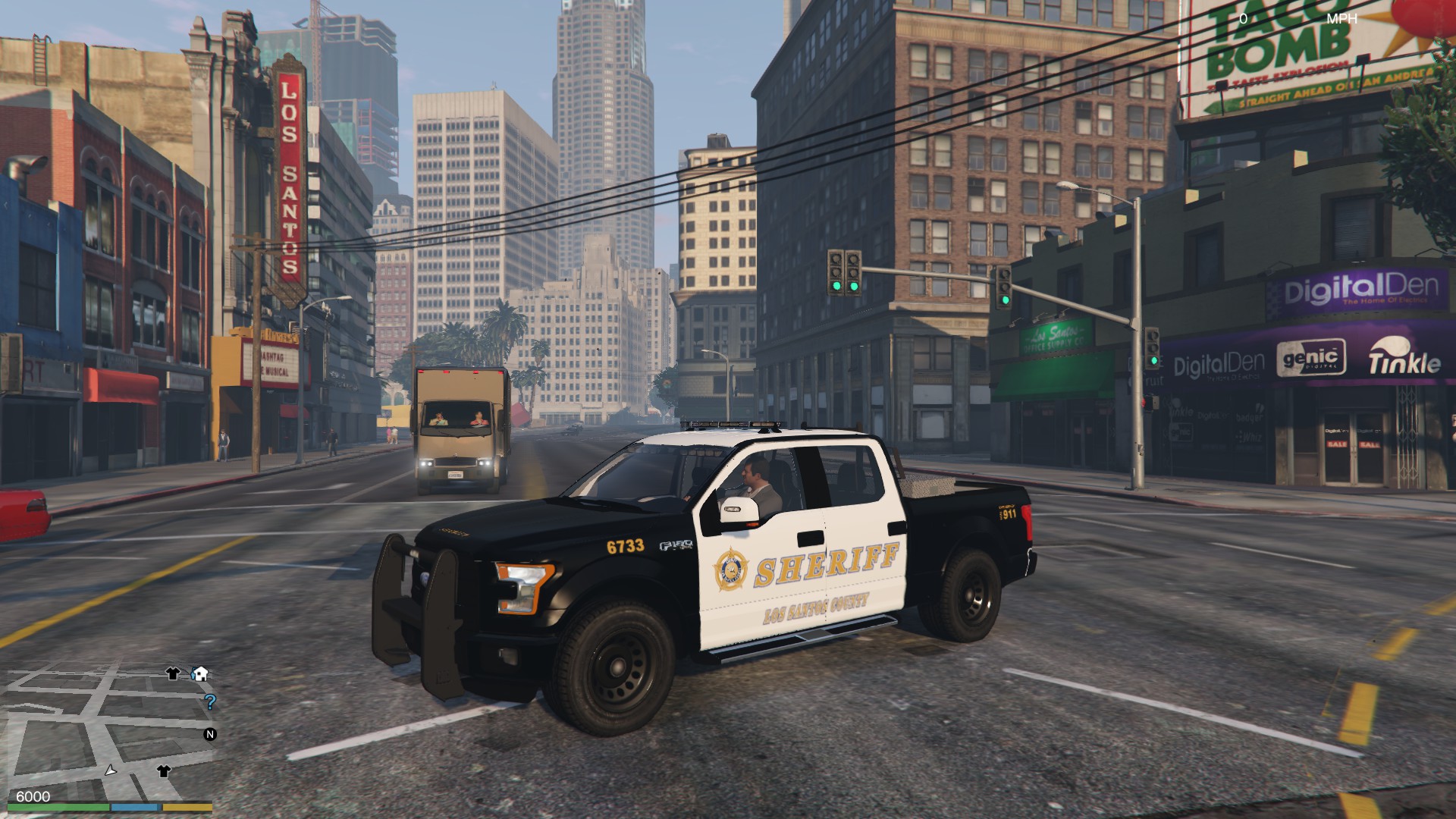Select the north compass indicator on minimap

210,734
